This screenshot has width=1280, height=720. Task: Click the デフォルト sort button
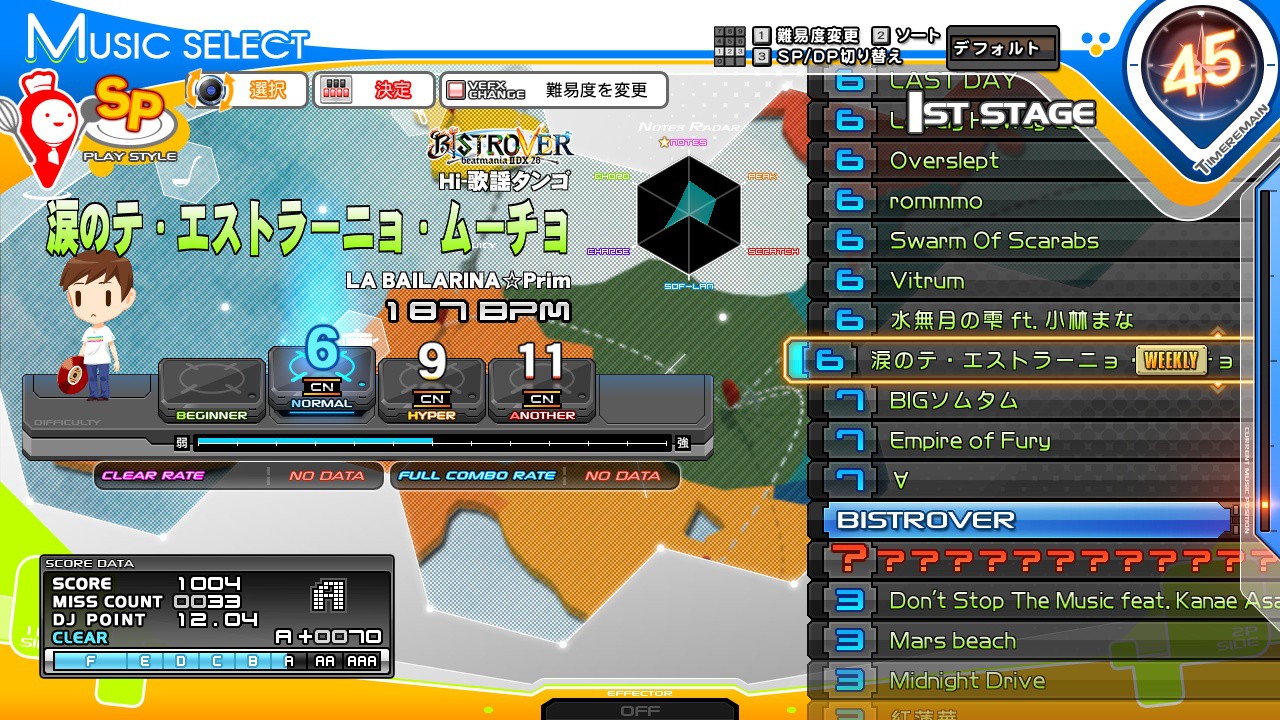point(1003,46)
